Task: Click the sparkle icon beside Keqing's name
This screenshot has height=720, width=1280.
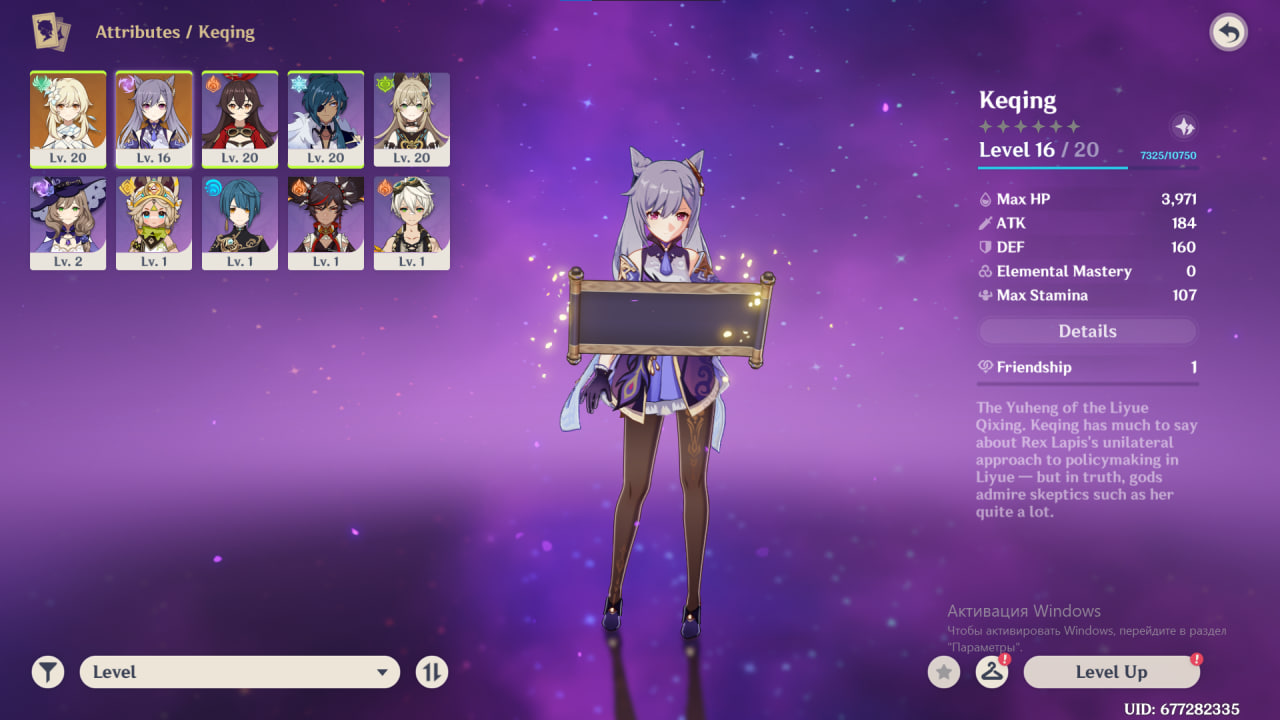Action: coord(1184,127)
